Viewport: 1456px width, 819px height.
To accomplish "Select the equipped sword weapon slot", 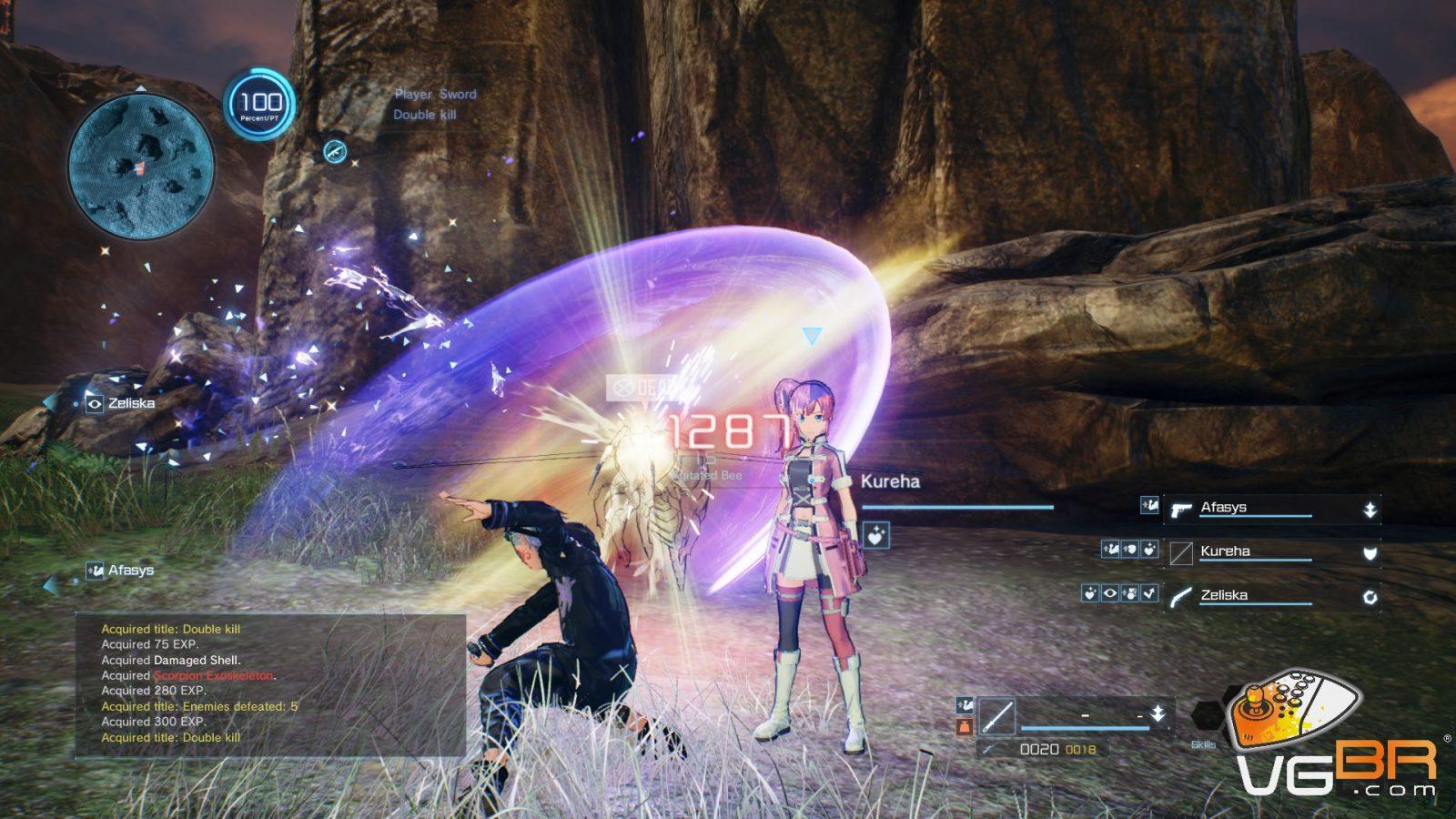I will [x=996, y=717].
